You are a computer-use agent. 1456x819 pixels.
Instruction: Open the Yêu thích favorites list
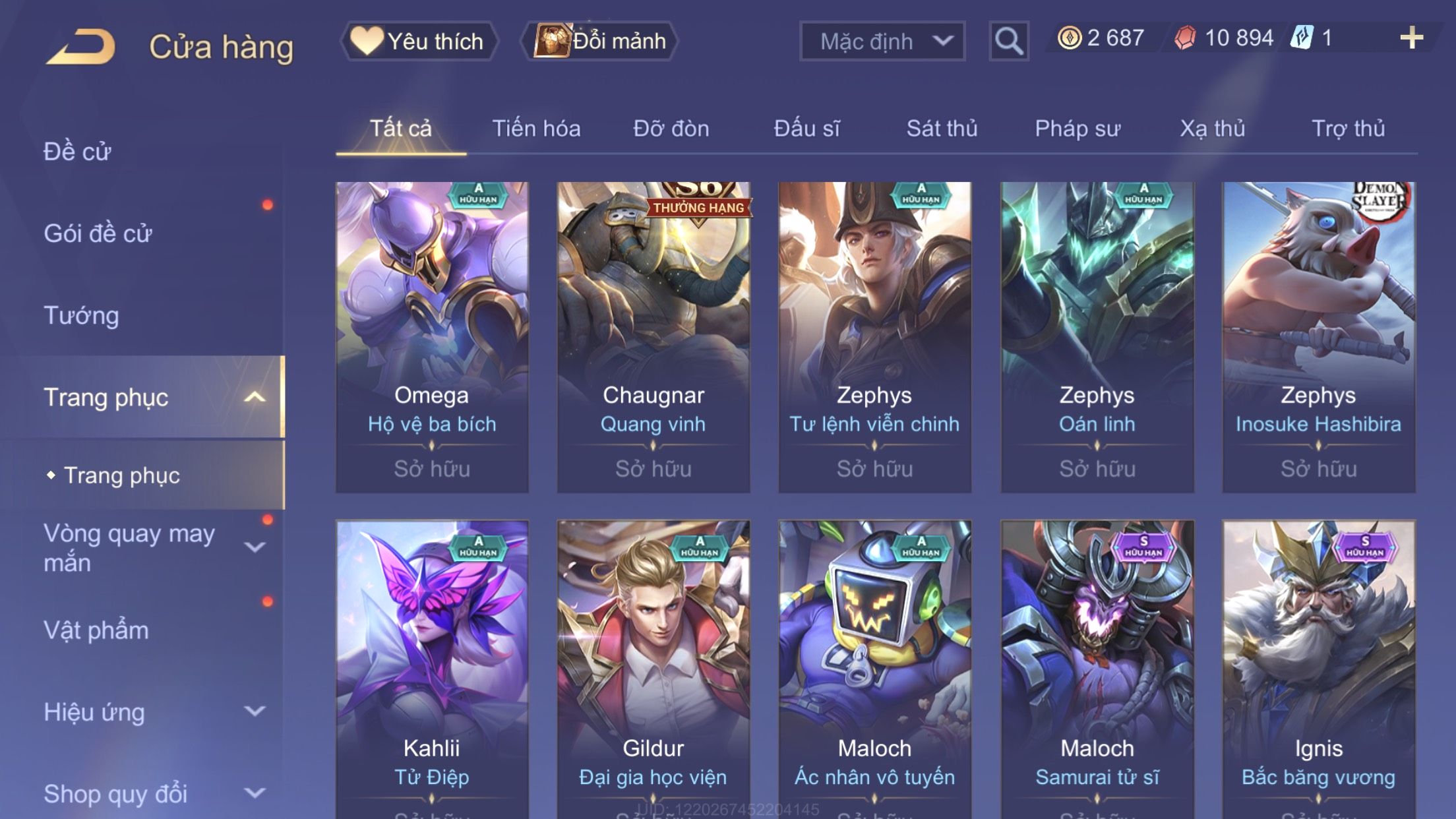[418, 41]
